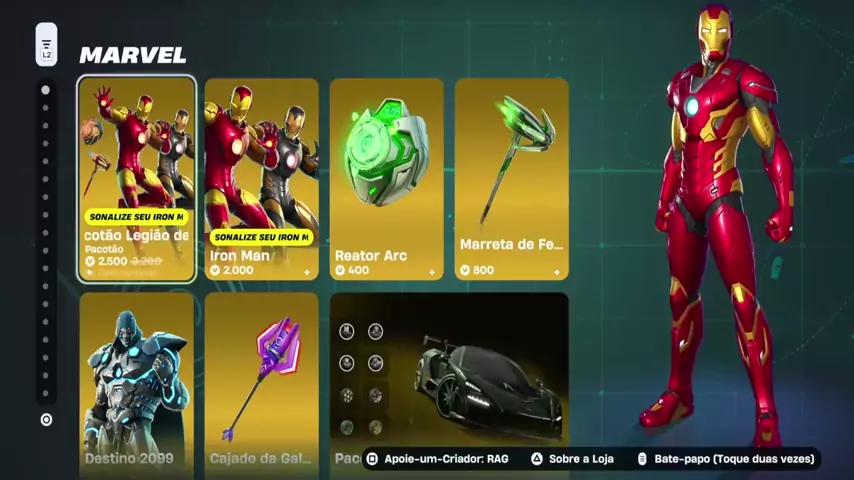Select the Legião de Ferro bundle tile
Image resolution: width=854 pixels, height=480 pixels.
(x=137, y=178)
